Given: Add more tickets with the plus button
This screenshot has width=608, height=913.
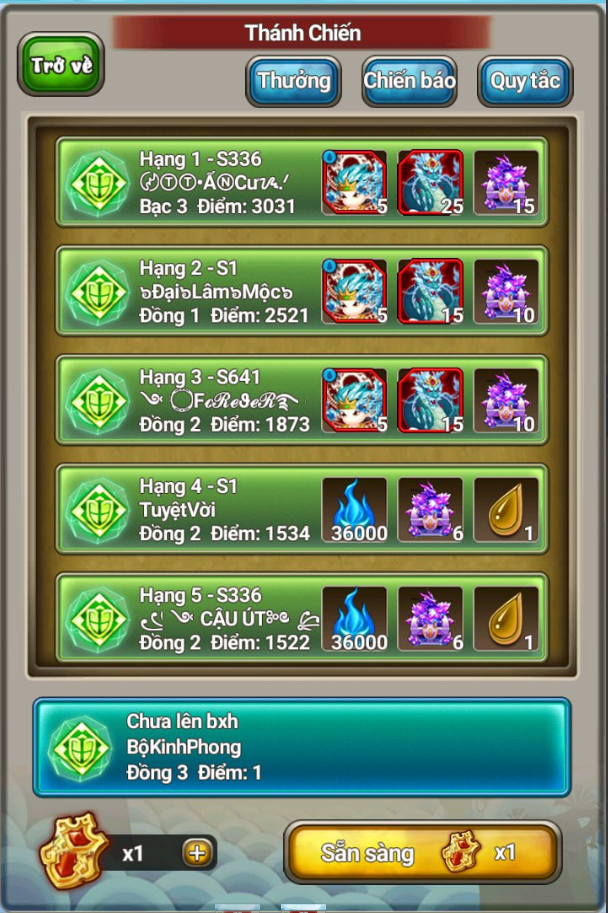Looking at the screenshot, I should pyautogui.click(x=196, y=853).
